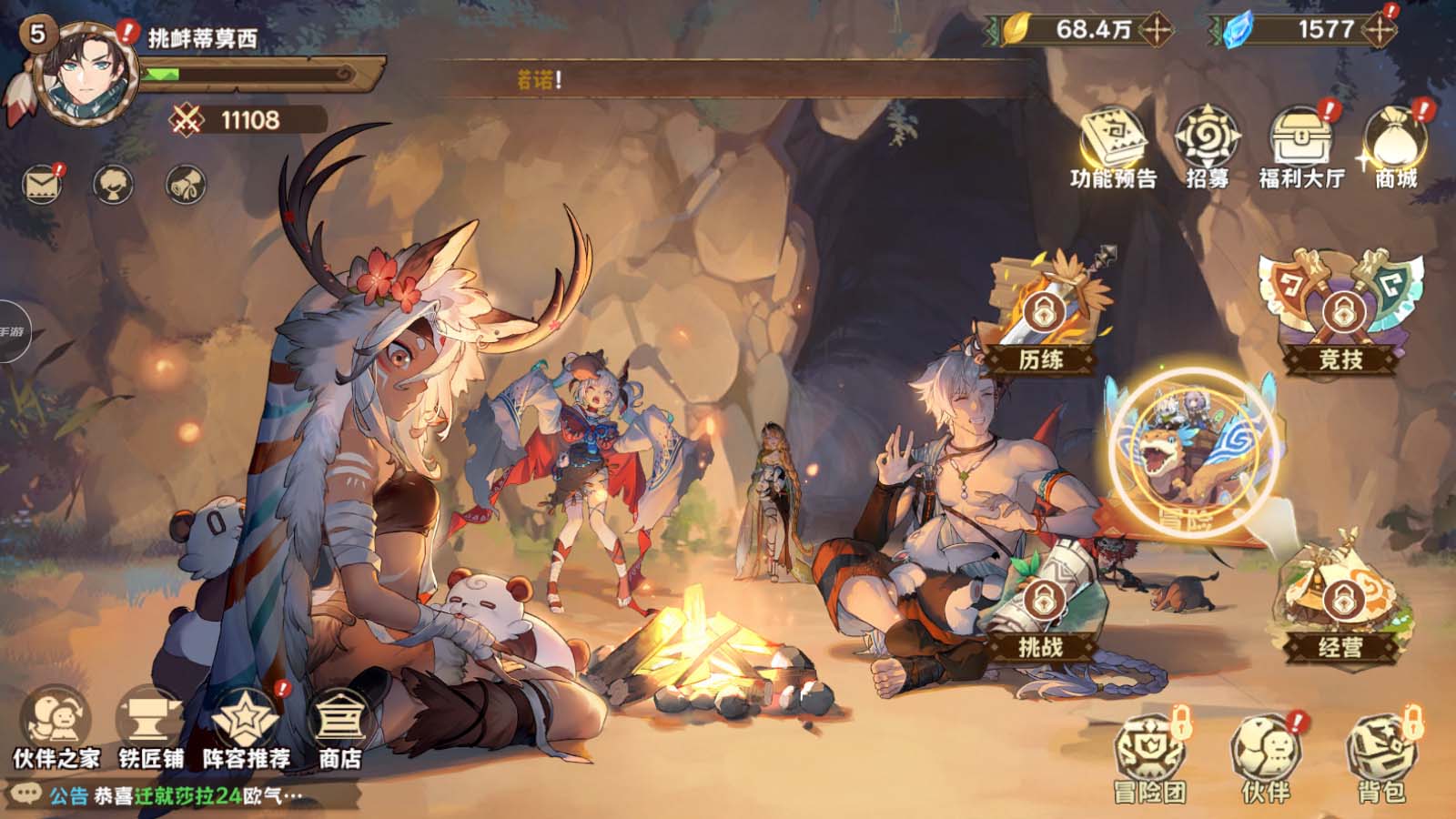1456x819 pixels.
Task: Open 功能预告 feature preview book
Action: (x=1113, y=147)
